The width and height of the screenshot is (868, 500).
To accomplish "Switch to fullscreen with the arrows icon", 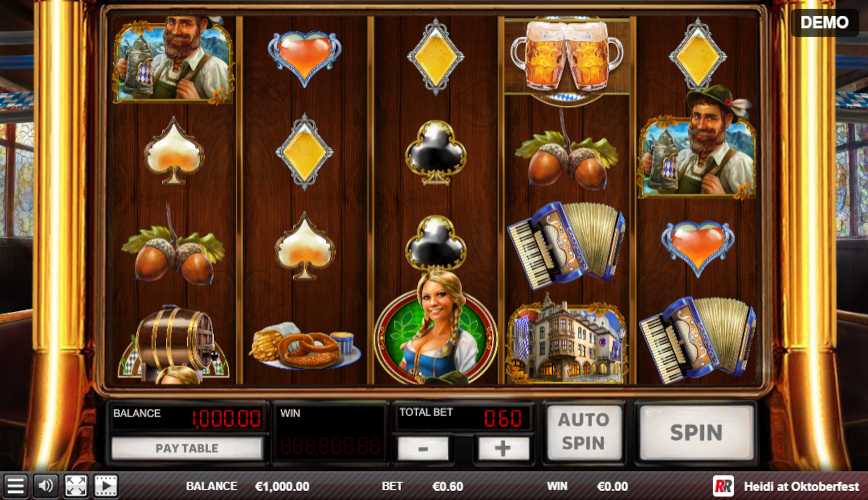I will (76, 487).
